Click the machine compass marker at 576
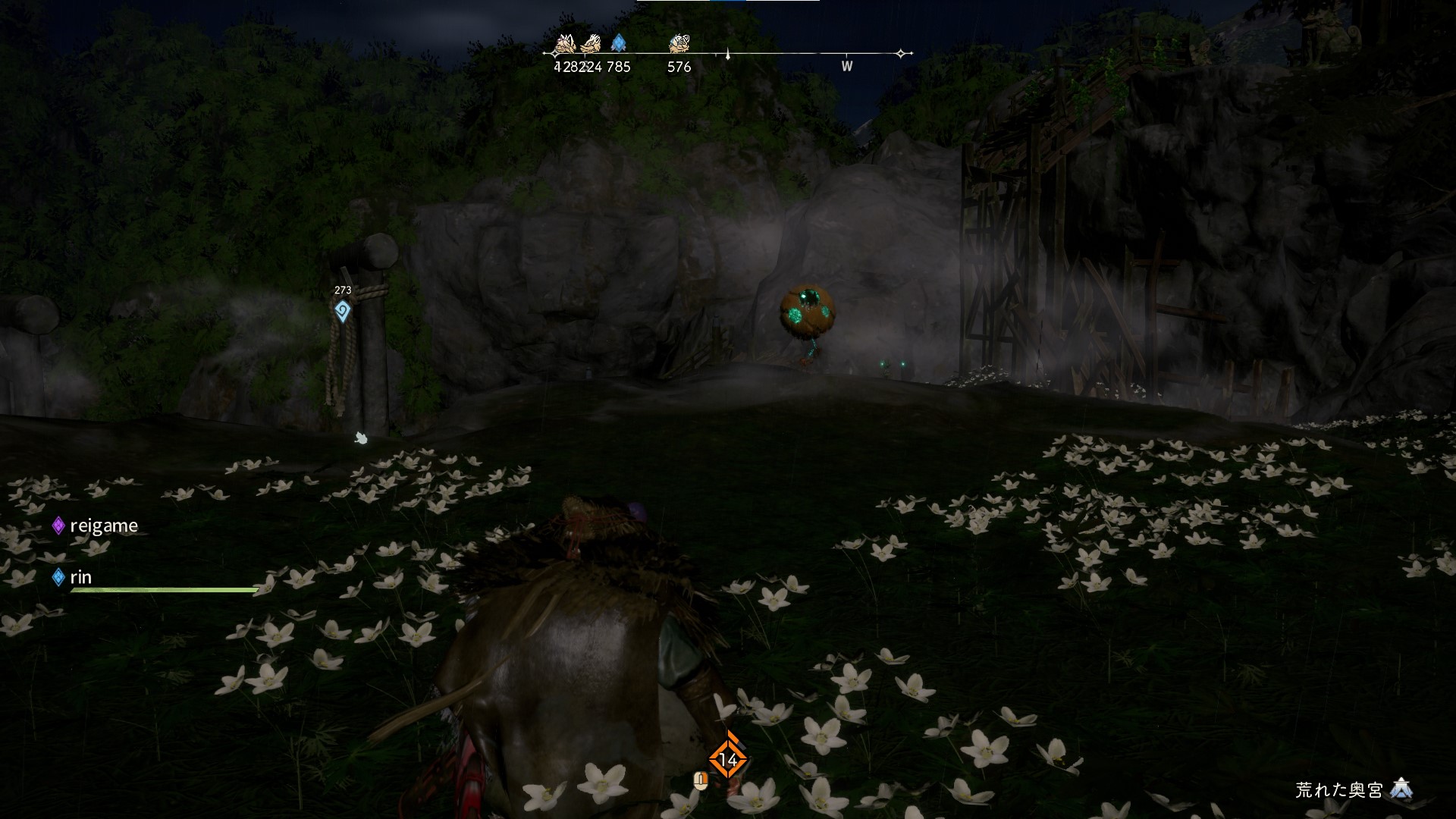Image resolution: width=1456 pixels, height=819 pixels. (678, 44)
